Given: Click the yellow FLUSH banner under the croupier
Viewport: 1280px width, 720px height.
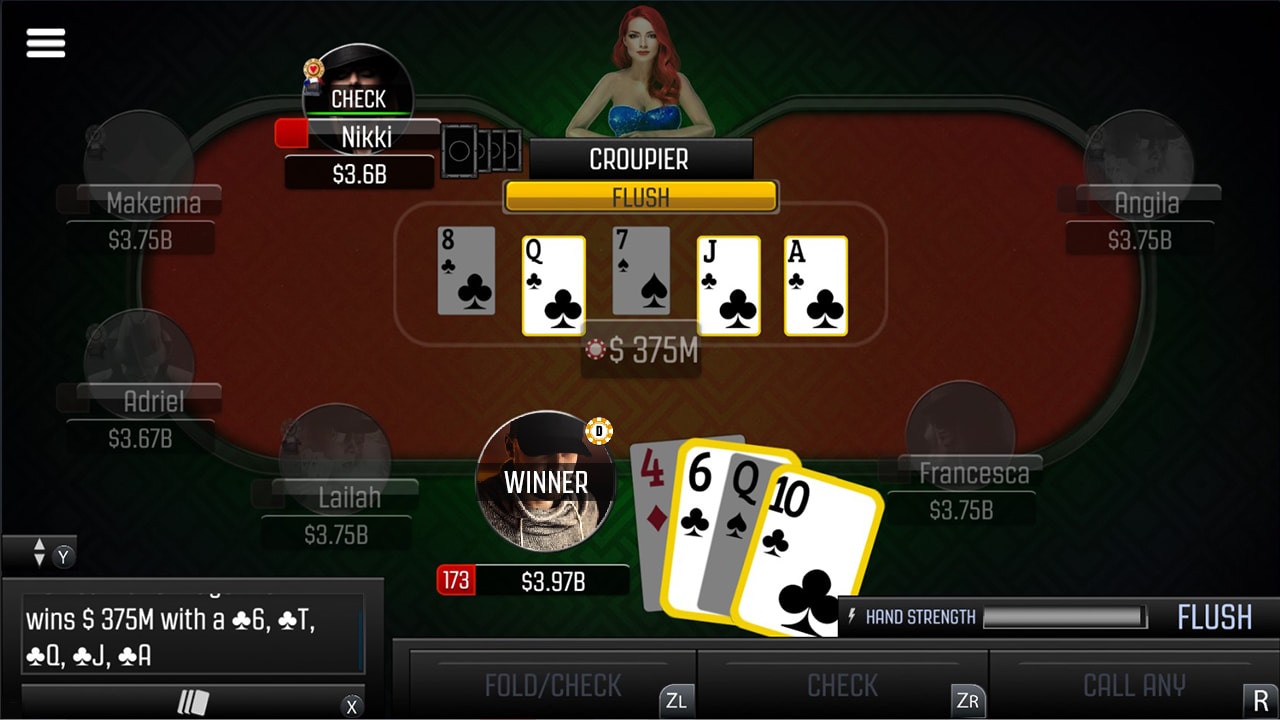Looking at the screenshot, I should (x=640, y=197).
